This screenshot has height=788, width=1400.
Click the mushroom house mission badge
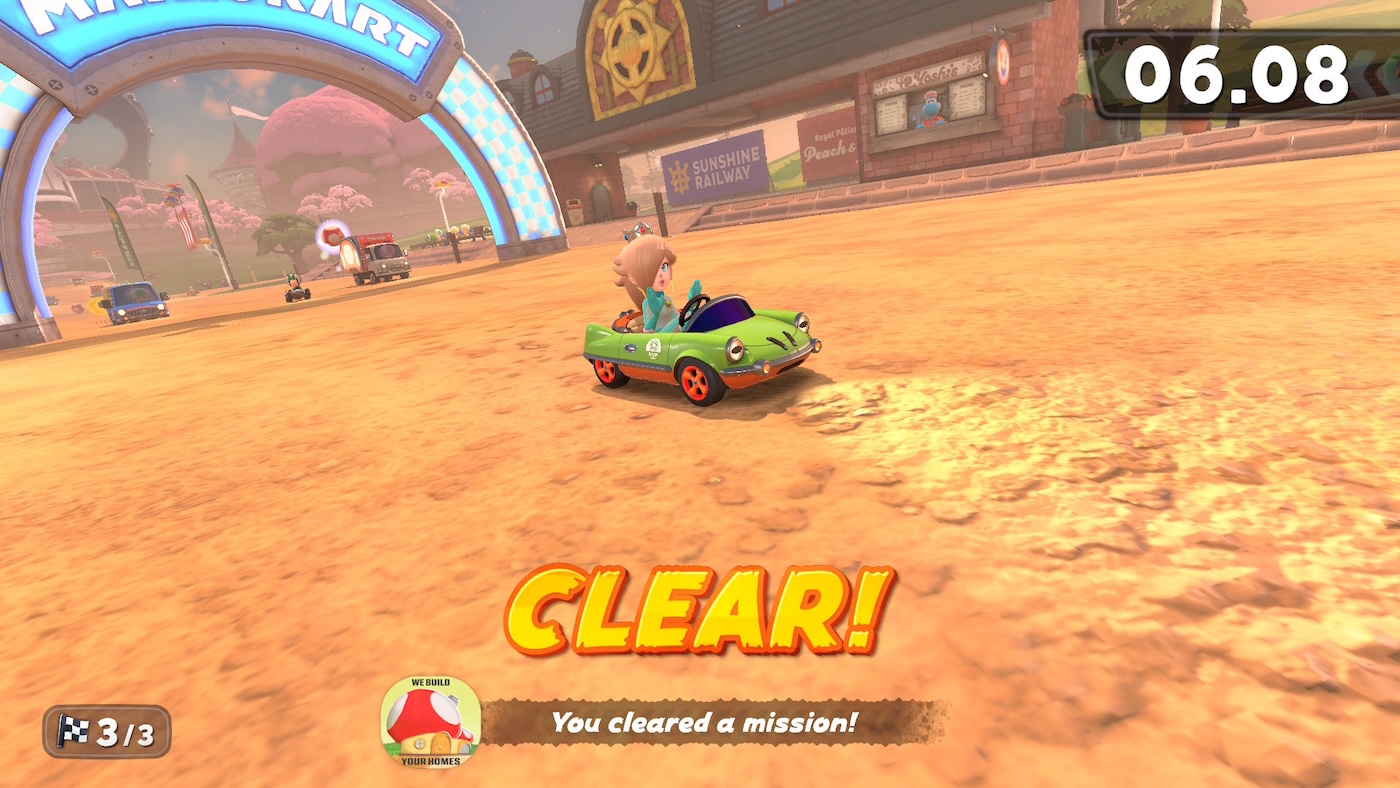point(431,722)
